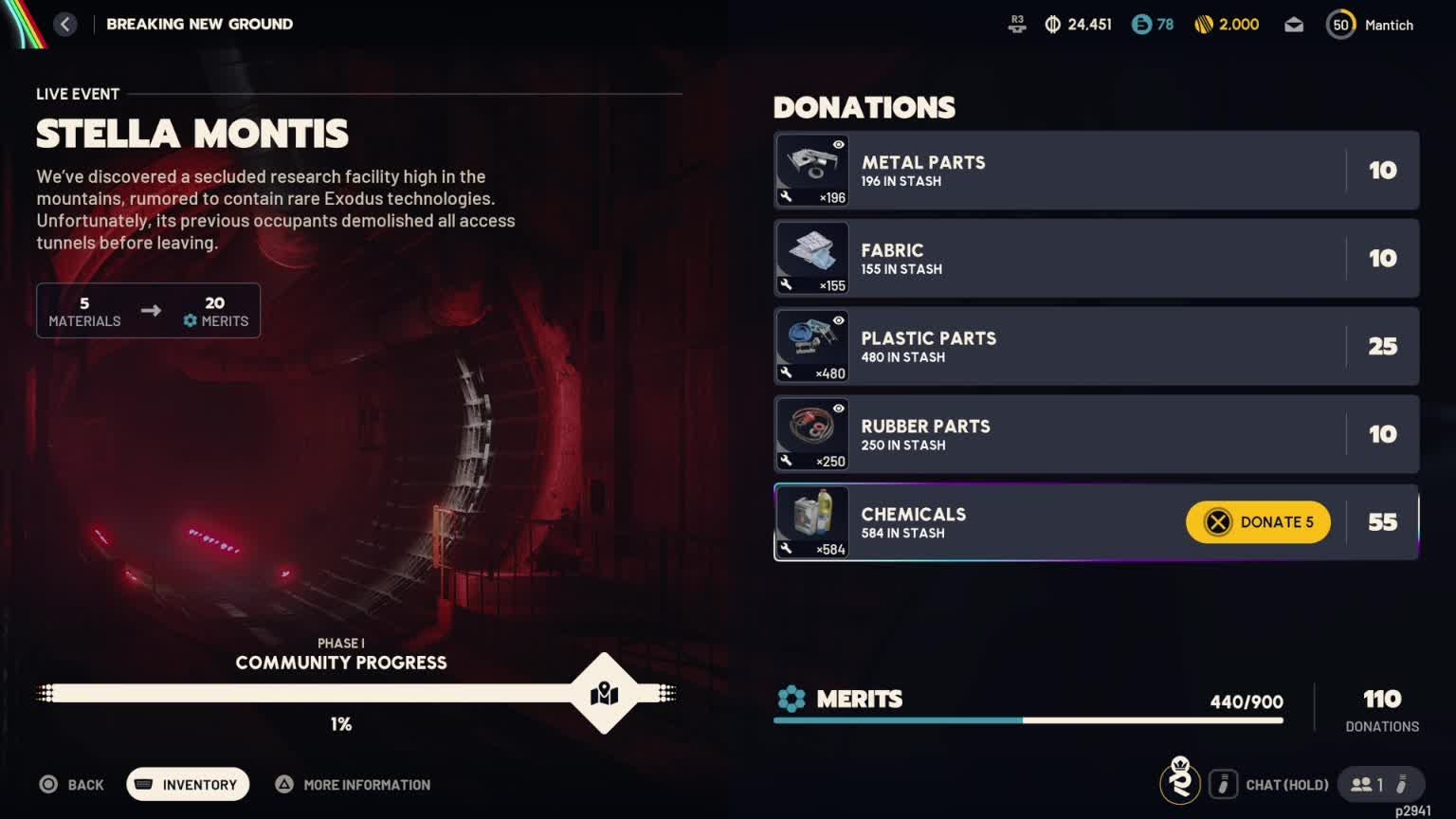Go back using the top-left arrow

coord(64,25)
